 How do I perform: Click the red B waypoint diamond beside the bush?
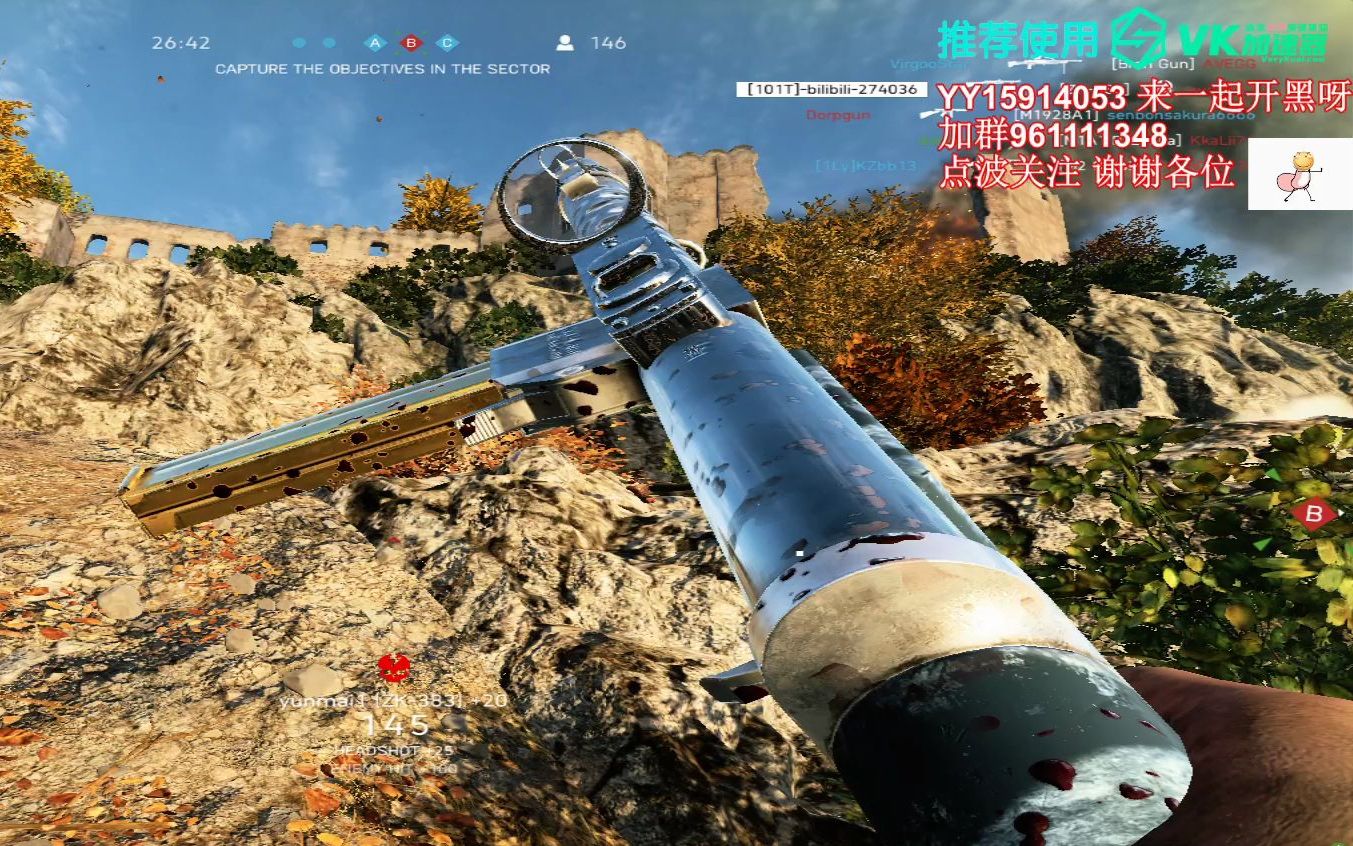click(1314, 515)
